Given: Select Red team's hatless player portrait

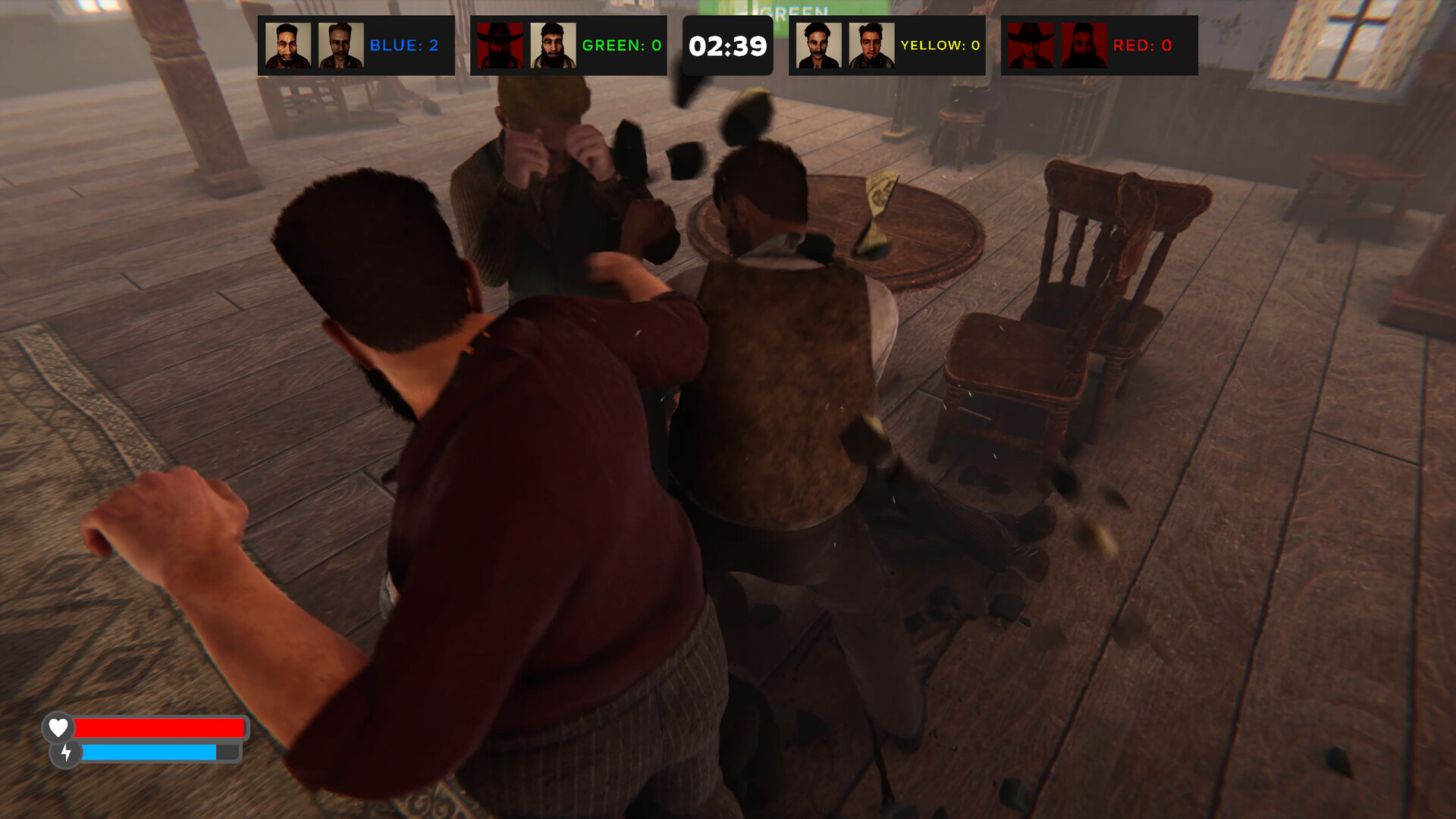Looking at the screenshot, I should [1084, 45].
